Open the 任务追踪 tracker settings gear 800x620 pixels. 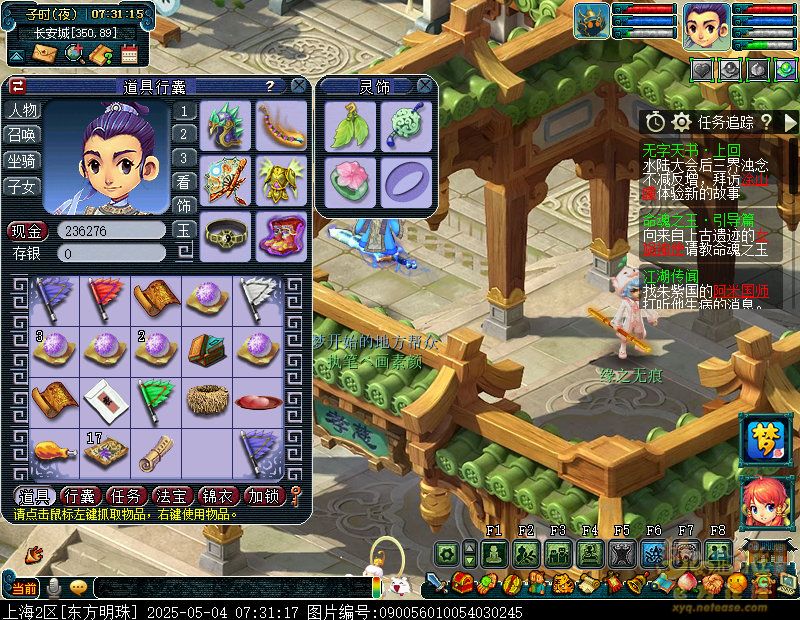(682, 122)
